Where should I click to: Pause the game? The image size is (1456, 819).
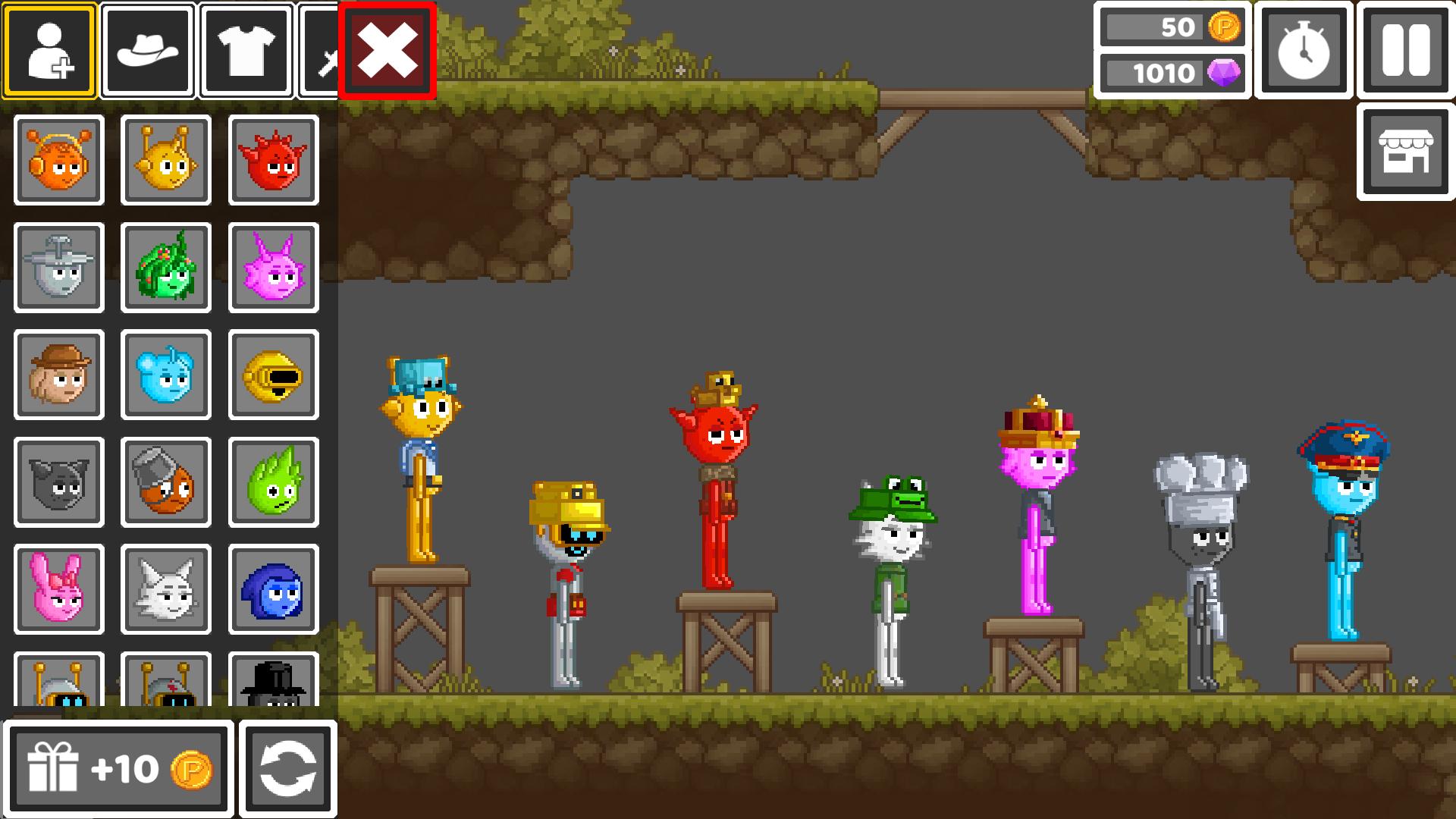(1404, 50)
